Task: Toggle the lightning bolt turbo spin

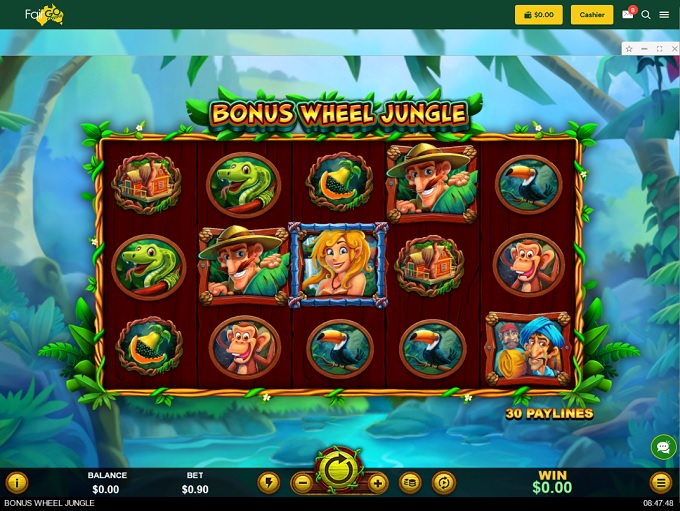Action: pyautogui.click(x=268, y=483)
